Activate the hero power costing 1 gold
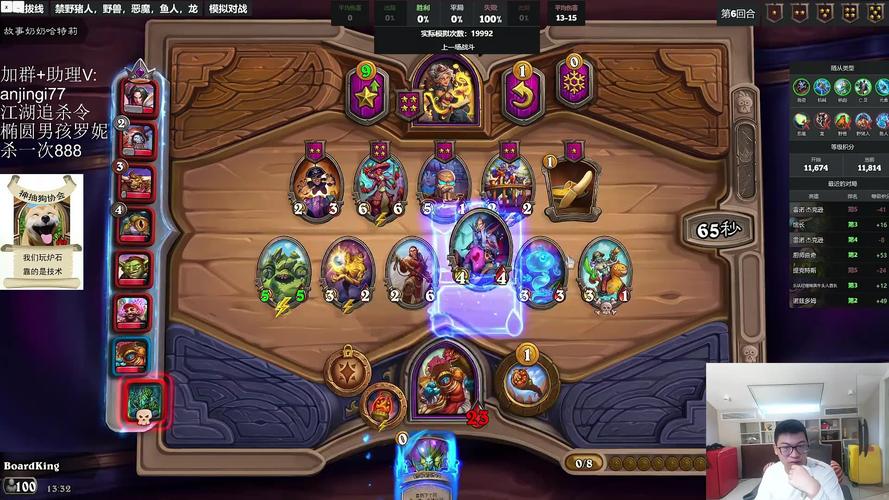Screen dimensions: 889x500 point(526,381)
